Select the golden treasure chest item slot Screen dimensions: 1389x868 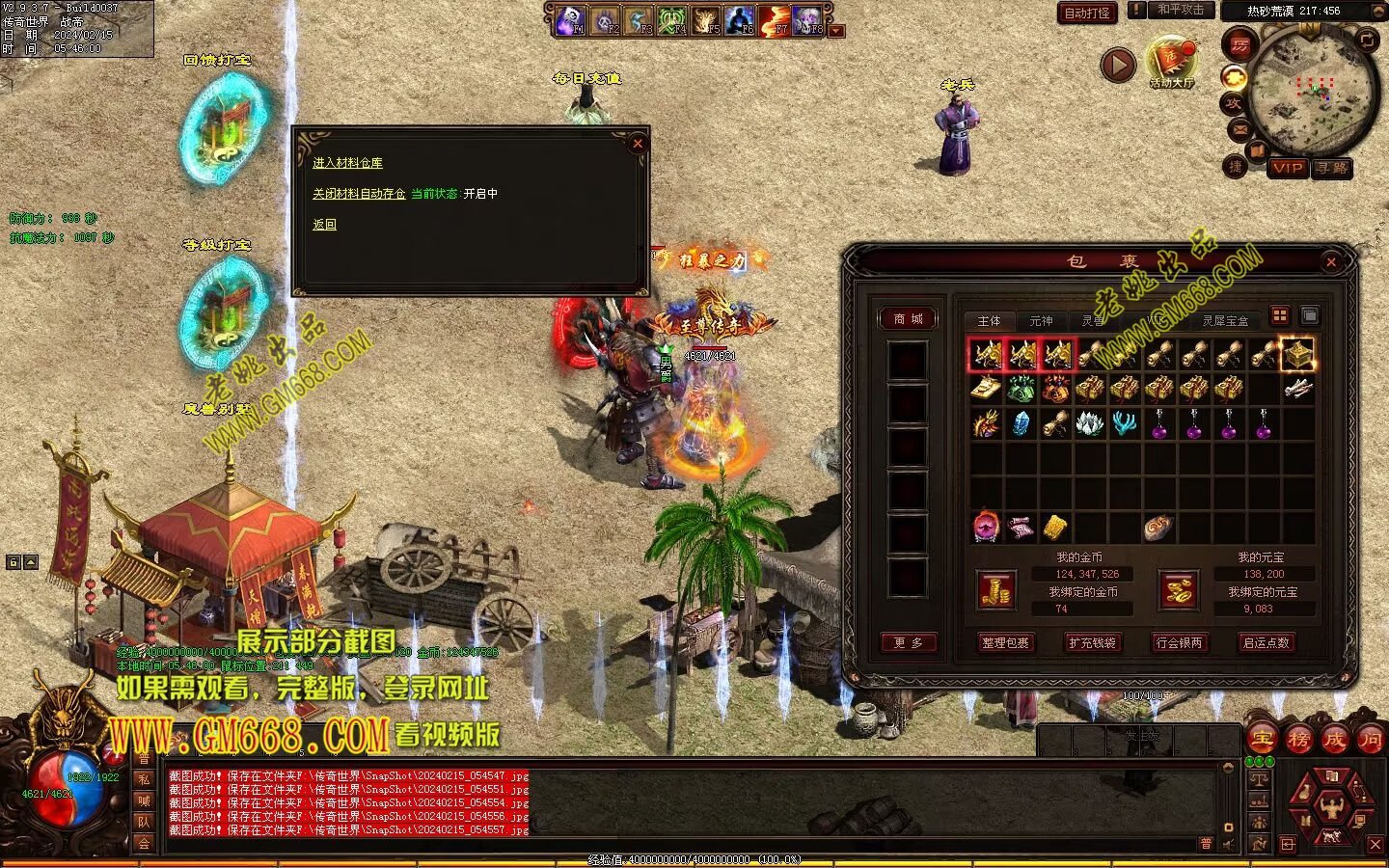click(x=1297, y=354)
